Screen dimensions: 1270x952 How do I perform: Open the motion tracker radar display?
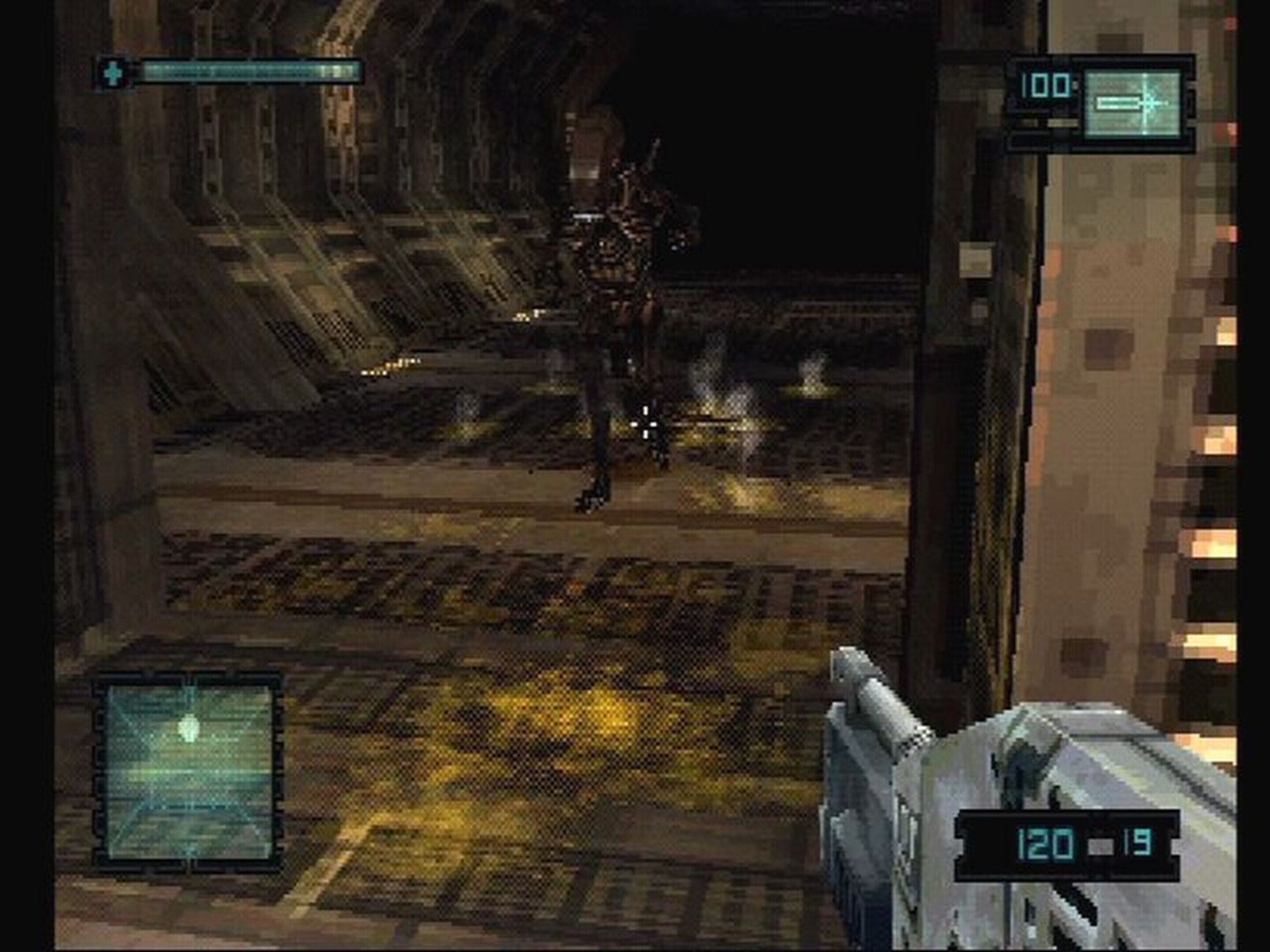click(x=190, y=772)
